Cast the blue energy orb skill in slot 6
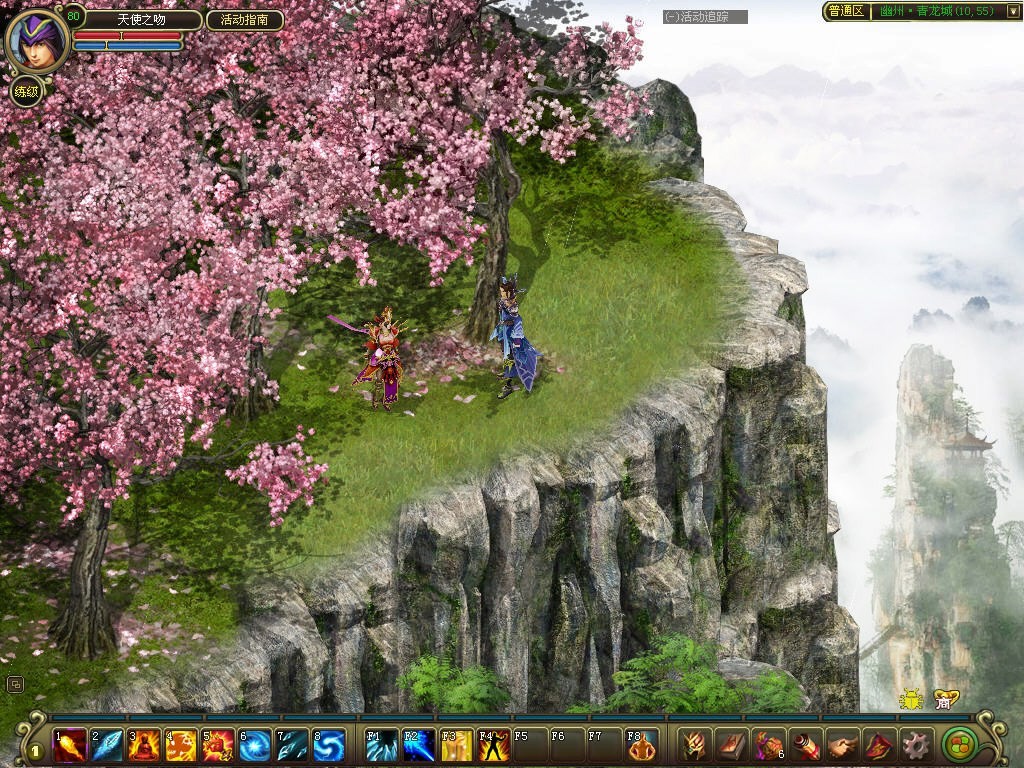Viewport: 1024px width, 768px height. [x=255, y=745]
